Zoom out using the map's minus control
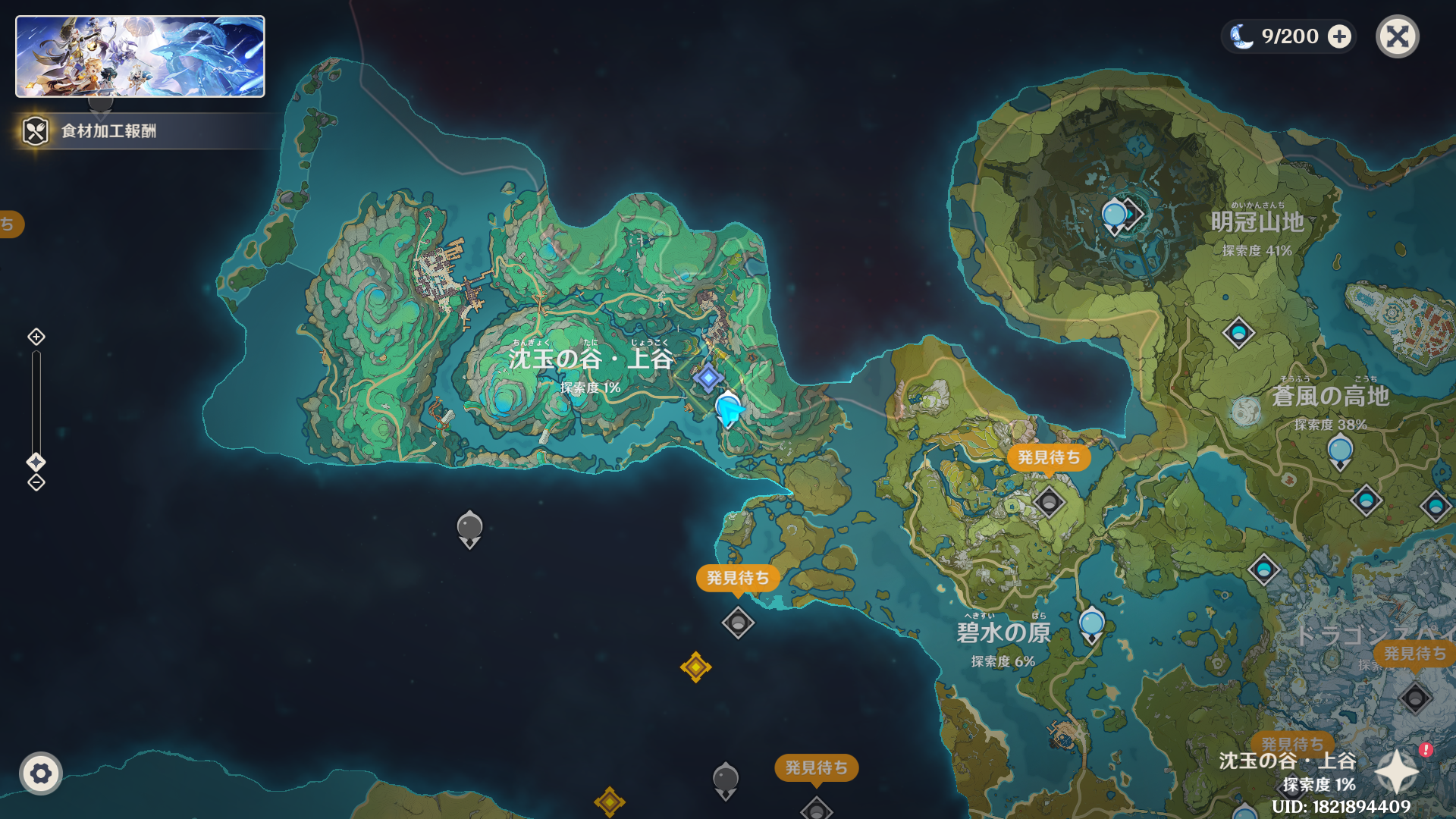Screen dimensions: 1456x819 36,483
